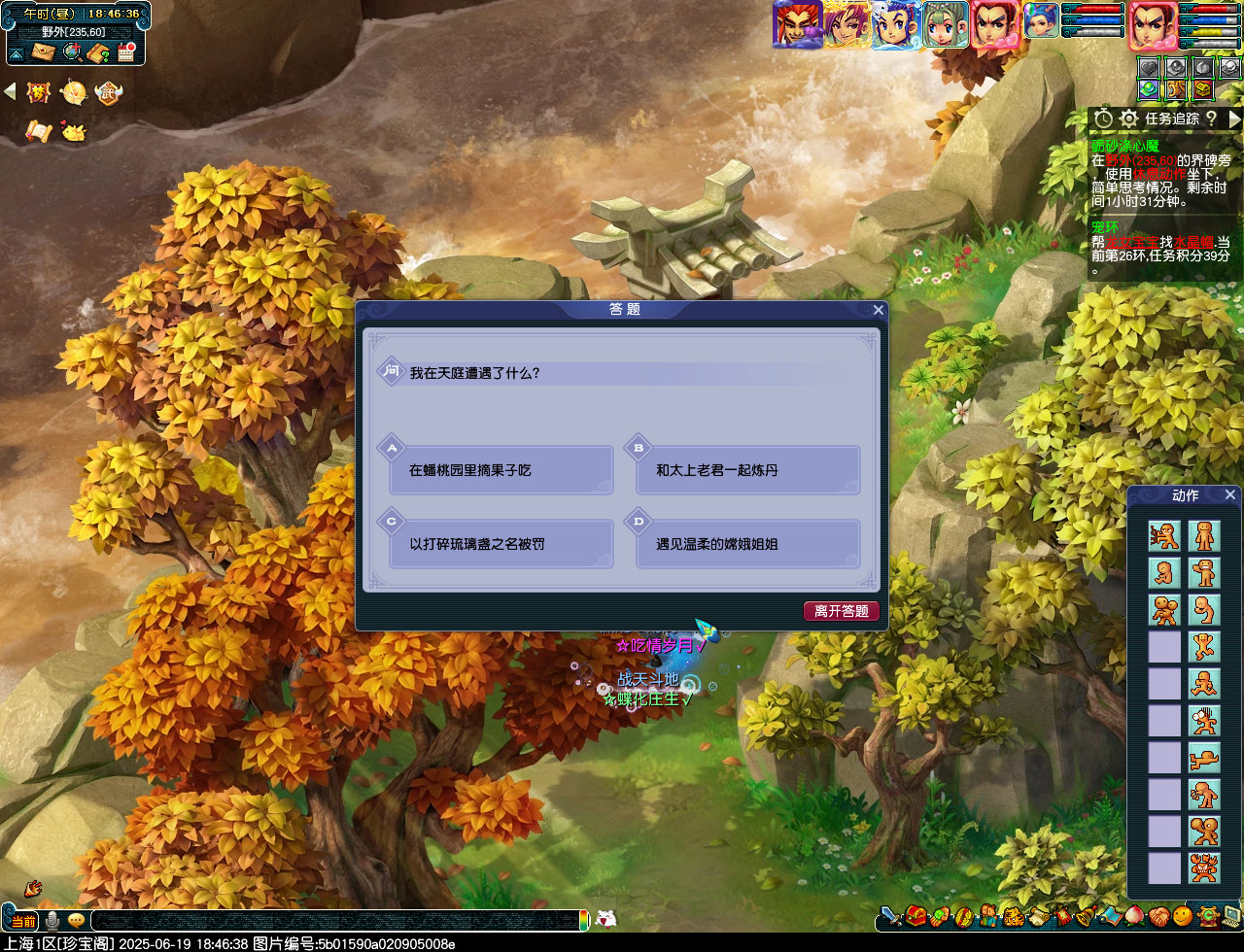Open the quest guide book icon

[98, 51]
